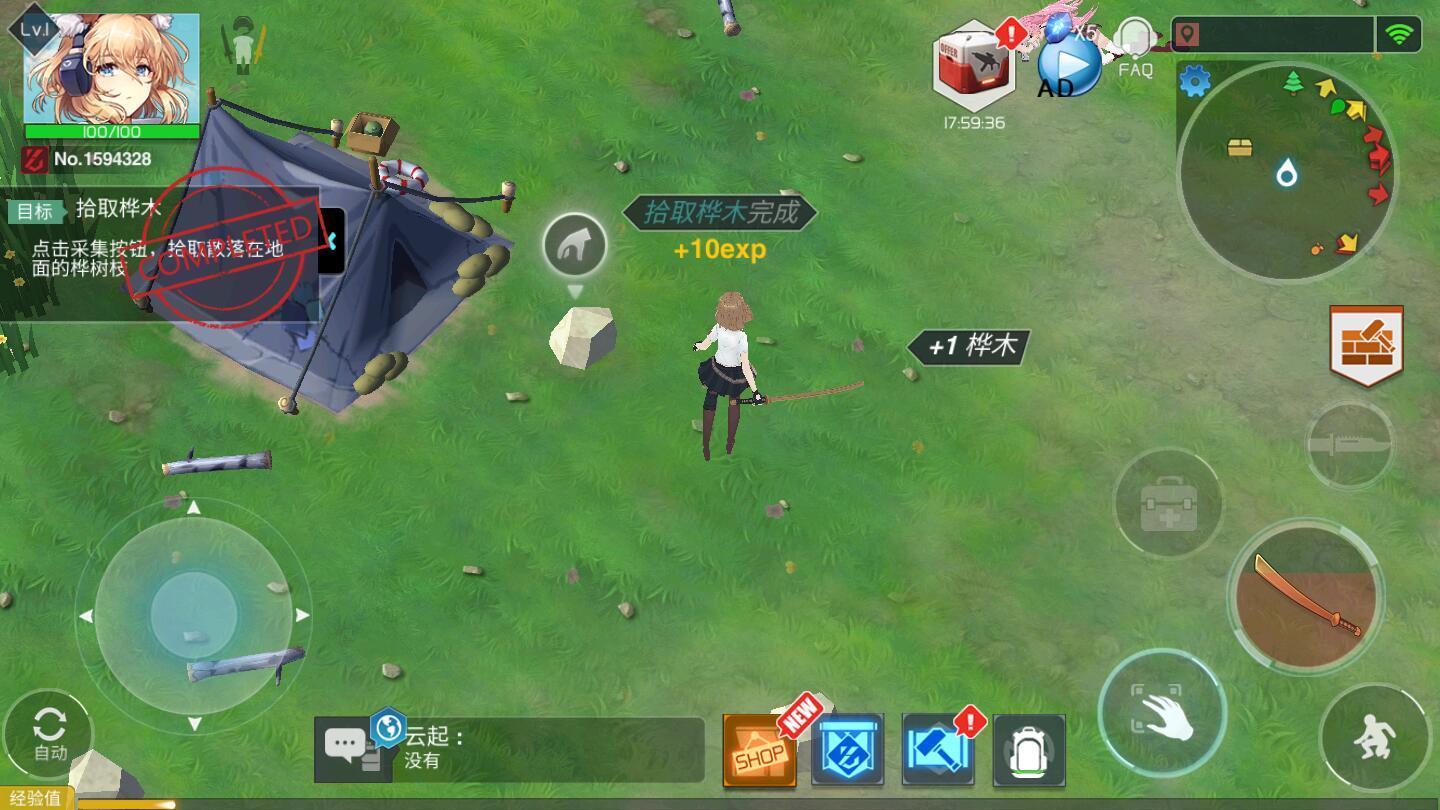Select the combat knife slot

(1350, 445)
